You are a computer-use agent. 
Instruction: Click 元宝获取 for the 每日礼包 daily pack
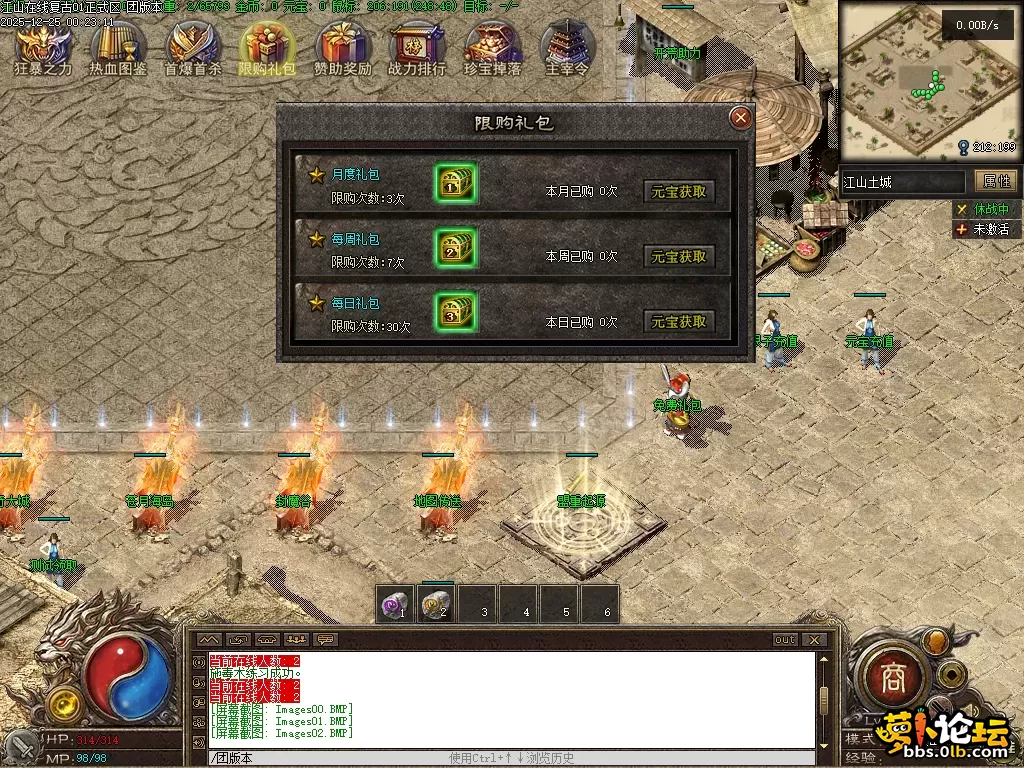(x=679, y=322)
